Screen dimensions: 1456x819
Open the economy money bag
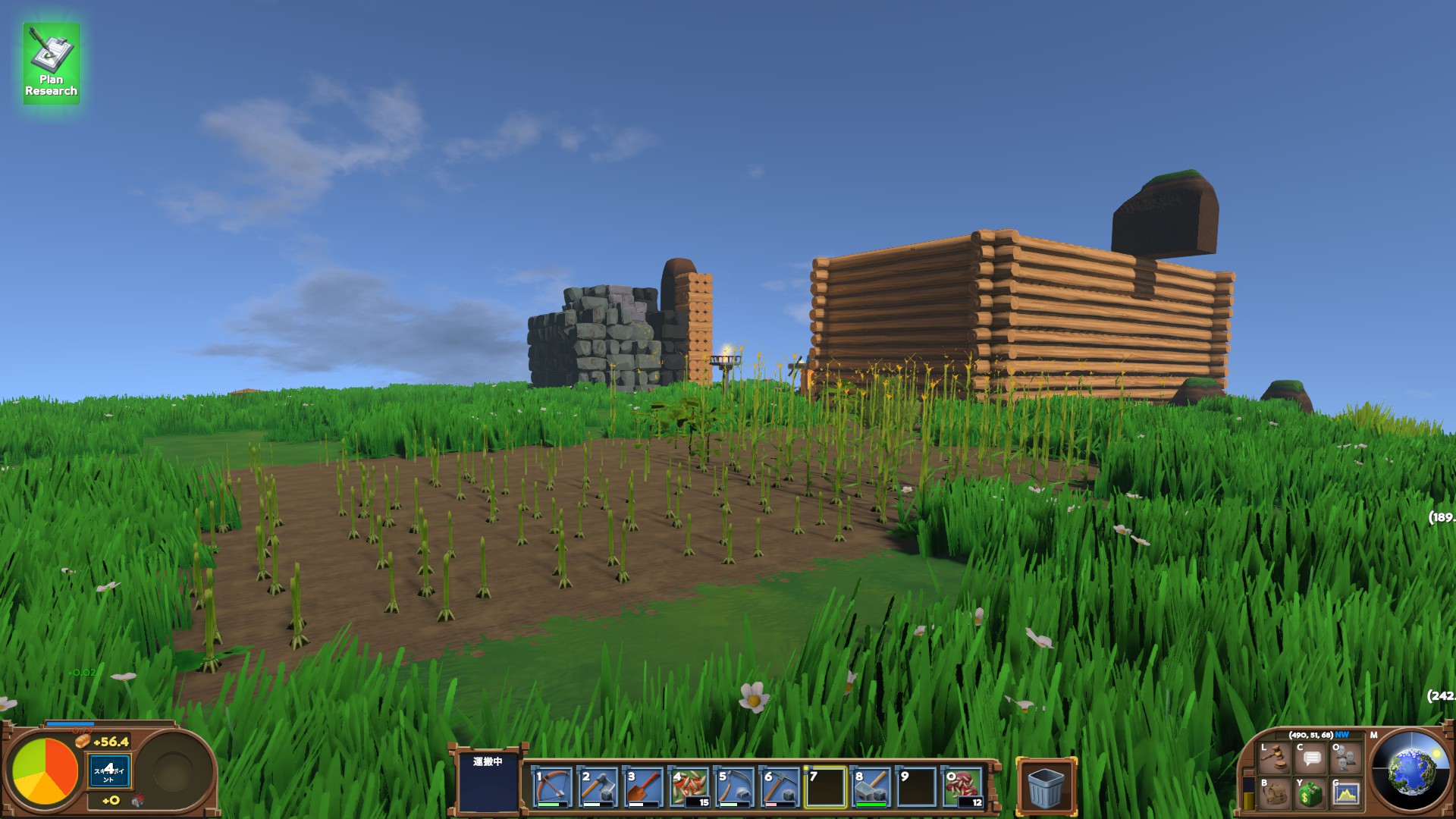[1311, 793]
